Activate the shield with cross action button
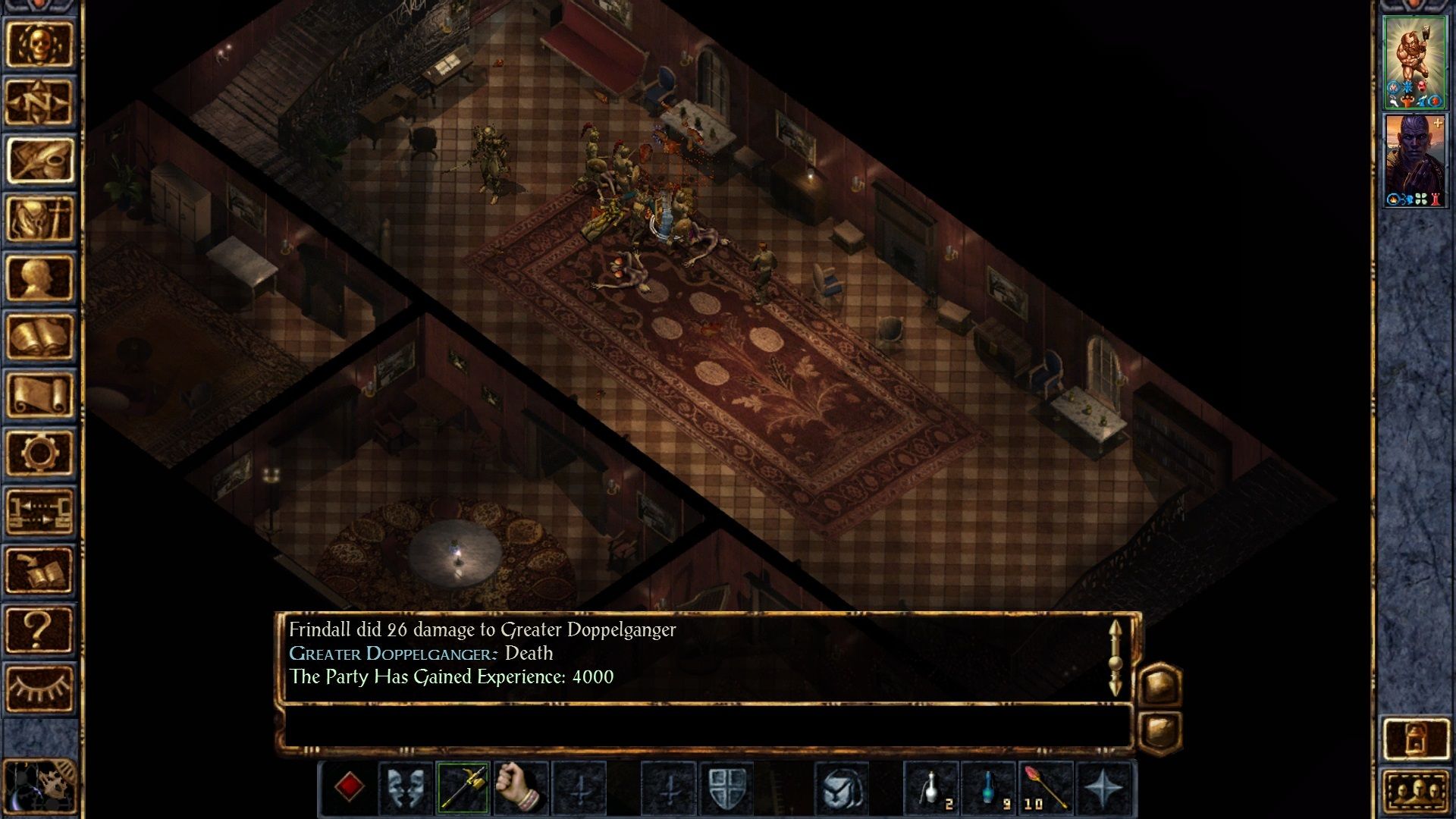This screenshot has height=819, width=1456. (726, 787)
